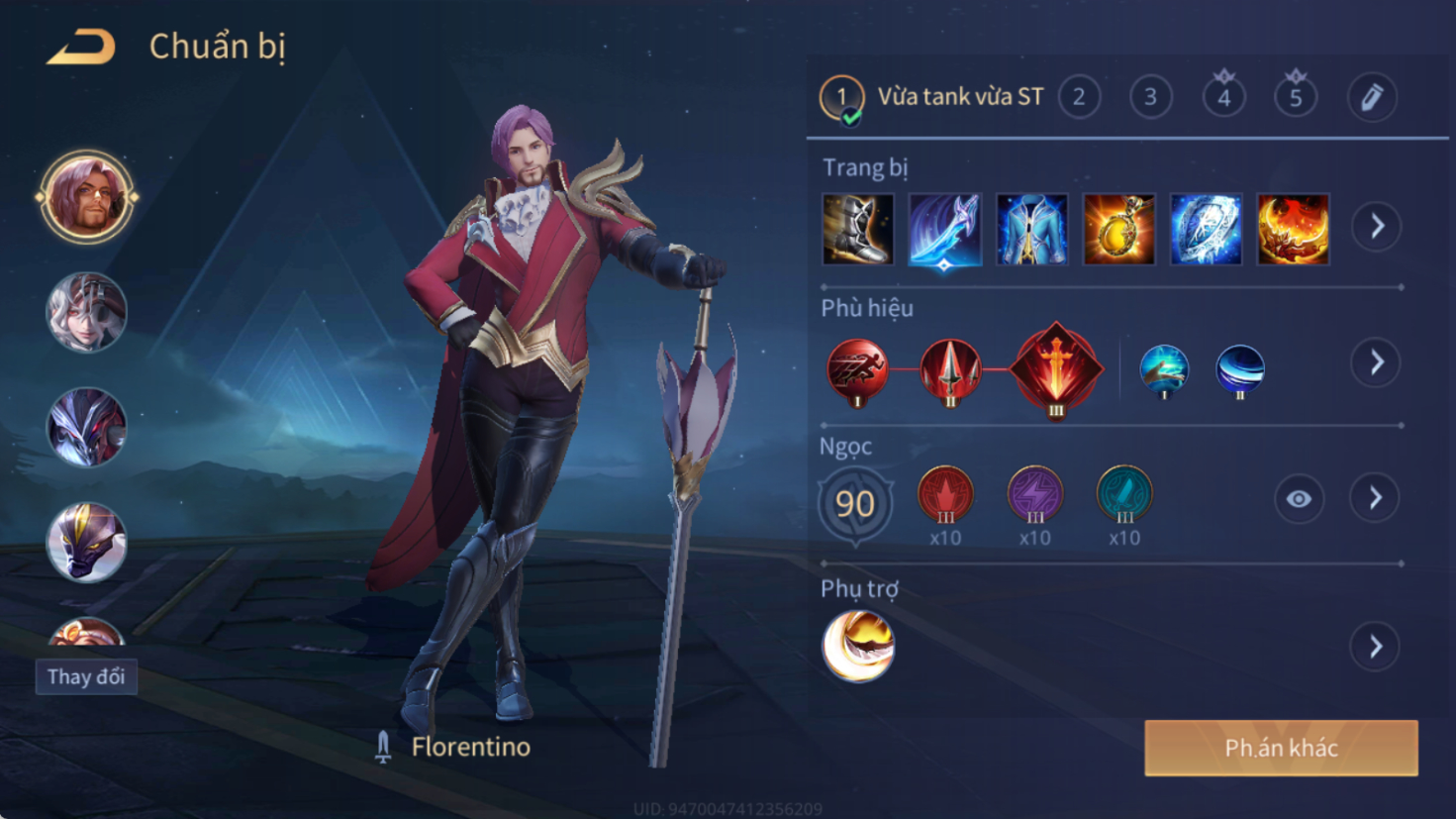Go back using the return arrow
The height and width of the screenshot is (819, 1456).
click(x=82, y=47)
